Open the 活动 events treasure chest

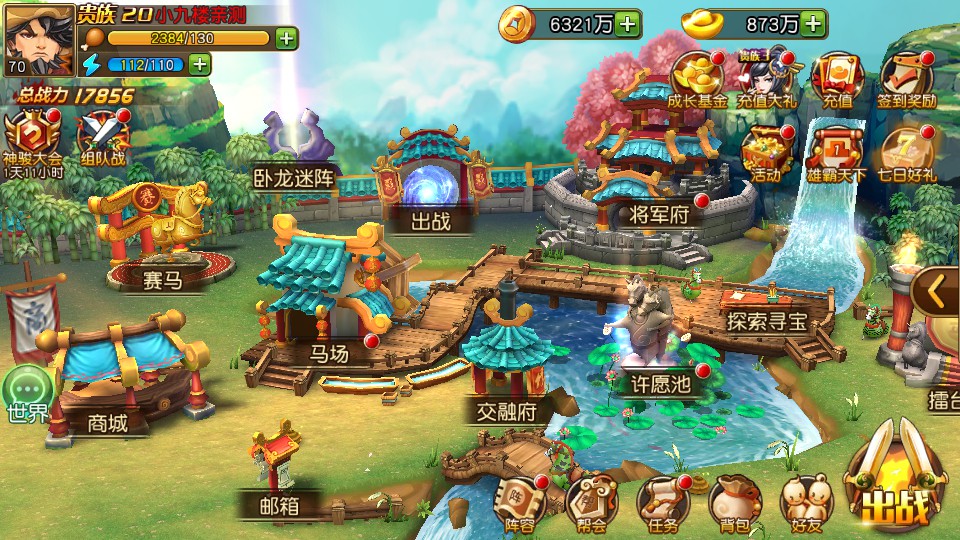pyautogui.click(x=767, y=151)
